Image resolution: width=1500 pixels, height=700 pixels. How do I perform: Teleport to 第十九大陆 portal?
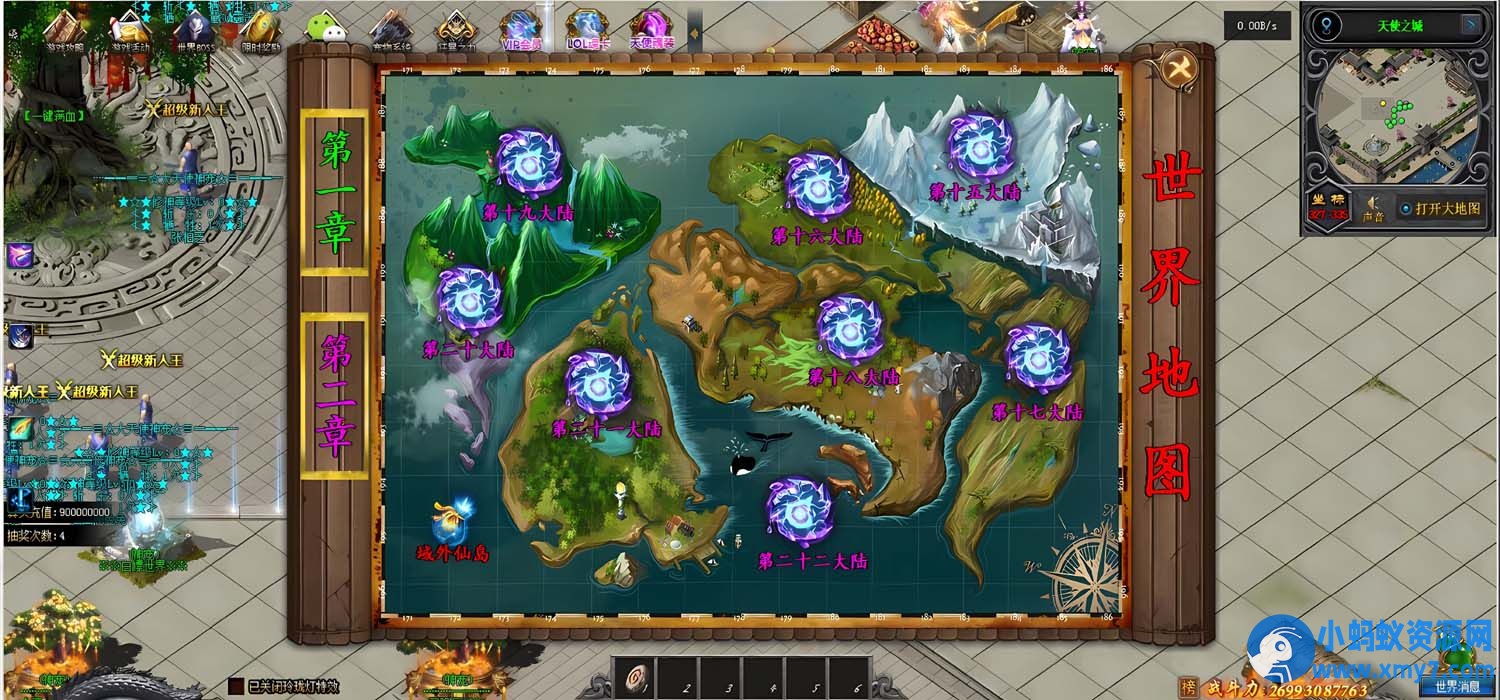[530, 163]
